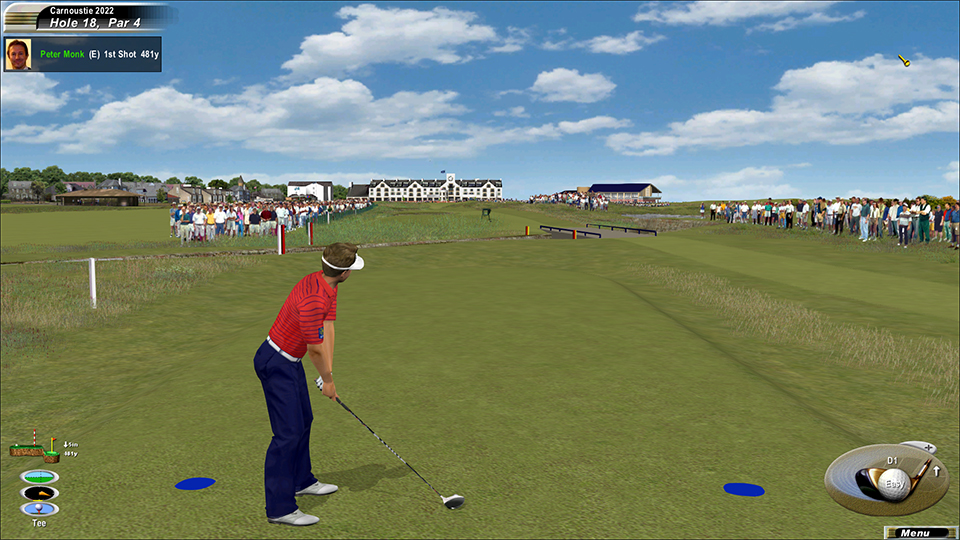
Task: Expand the swing panel plus tab
Action: 927,447
